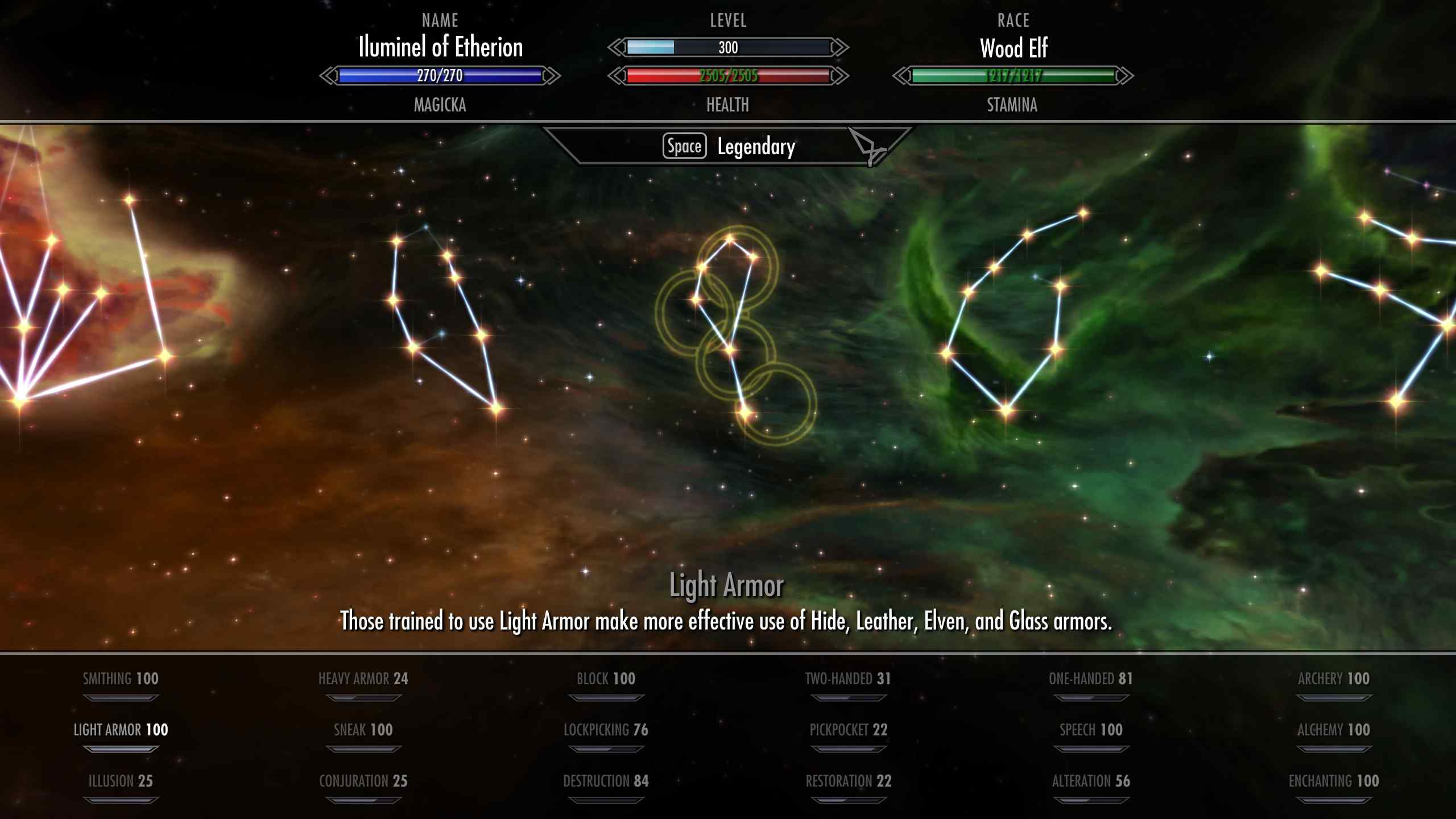Select Two-Handed skill in the list
1456x819 pixels.
[x=848, y=679]
